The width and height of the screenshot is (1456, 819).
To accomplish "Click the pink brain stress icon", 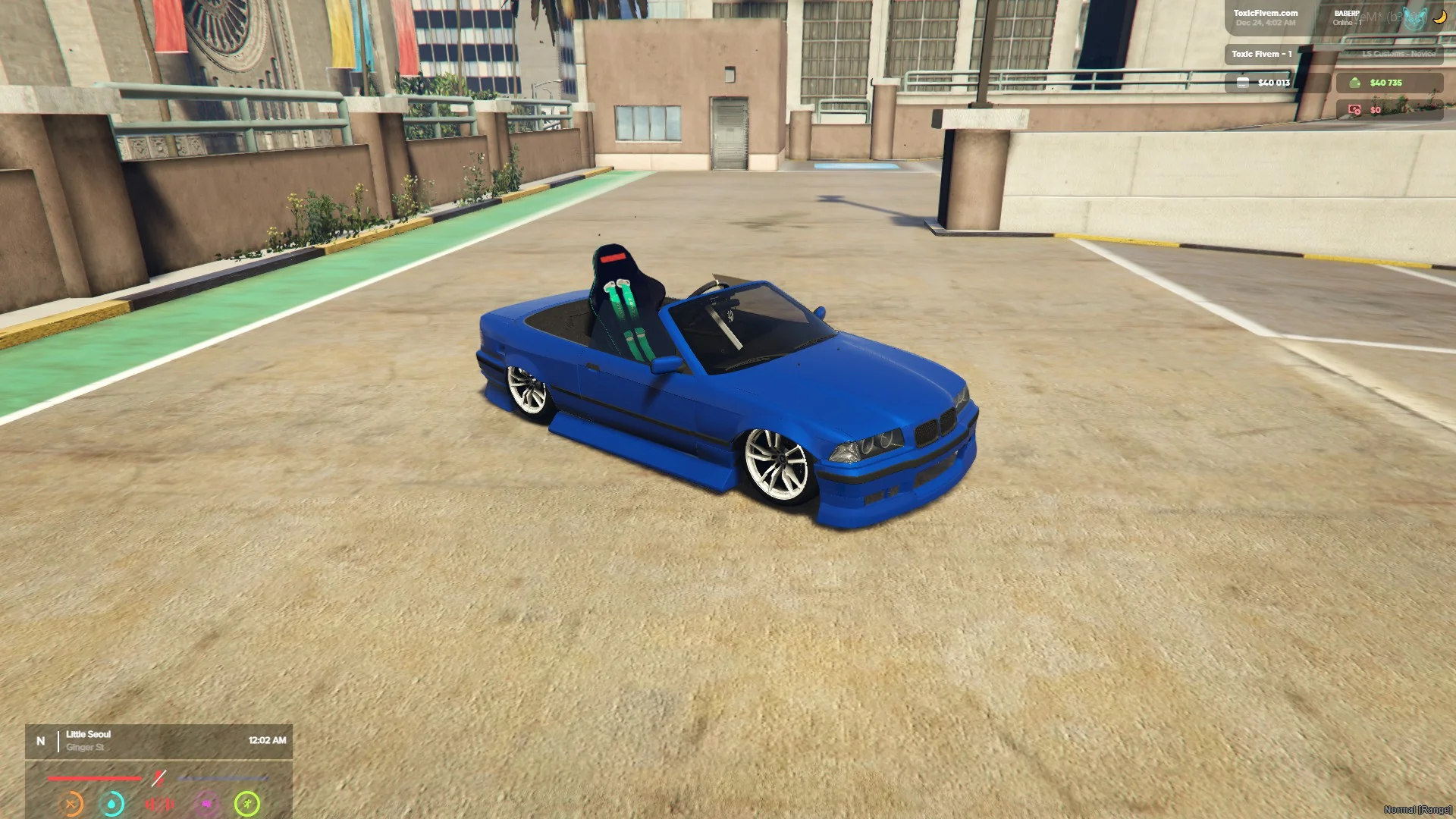I will coord(206,804).
